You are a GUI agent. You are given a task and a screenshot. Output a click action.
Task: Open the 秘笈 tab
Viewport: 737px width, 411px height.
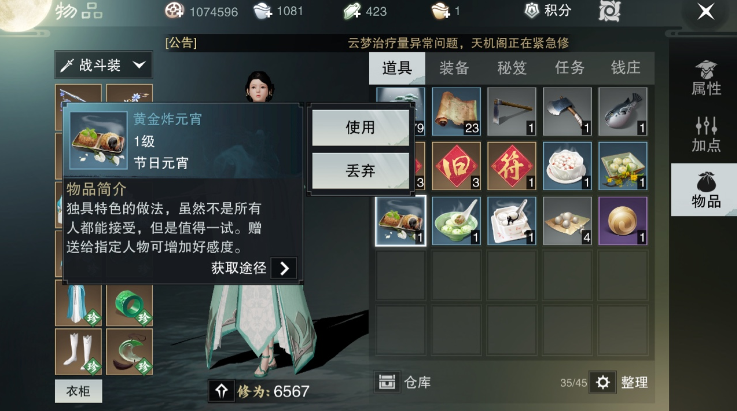click(x=512, y=68)
